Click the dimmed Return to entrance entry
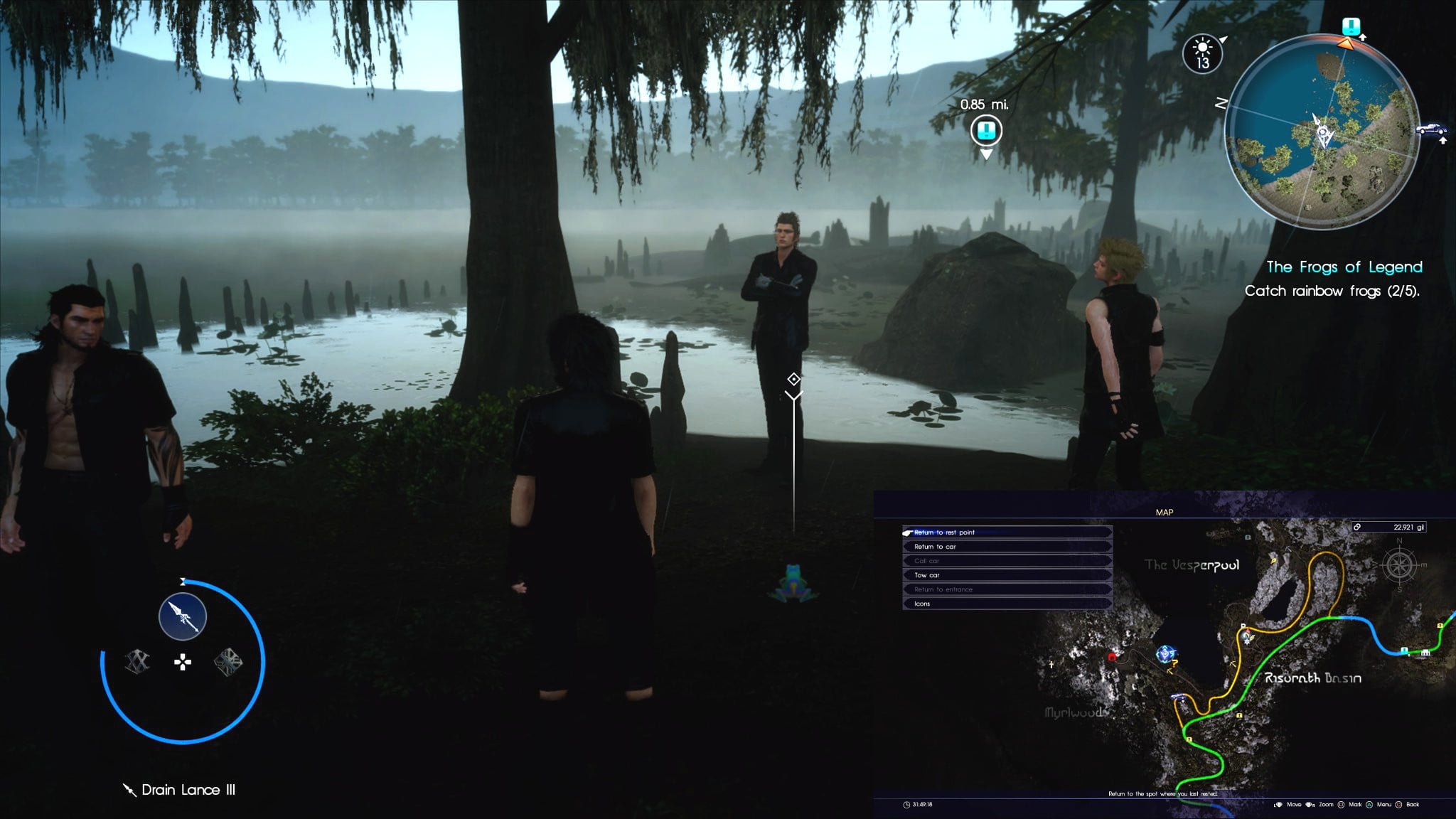This screenshot has width=1456, height=819. pos(1006,589)
